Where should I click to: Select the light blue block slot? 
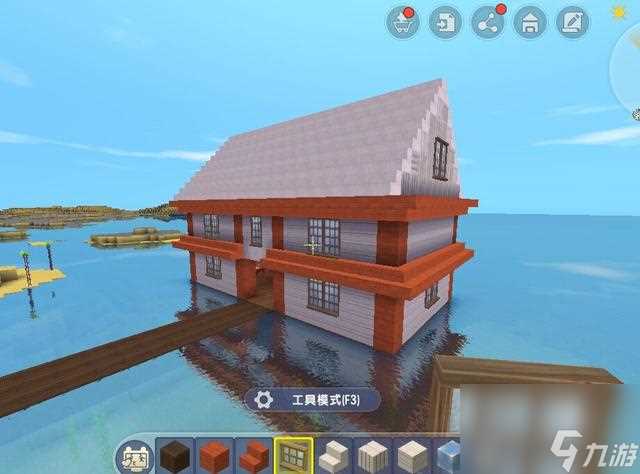tap(450, 456)
